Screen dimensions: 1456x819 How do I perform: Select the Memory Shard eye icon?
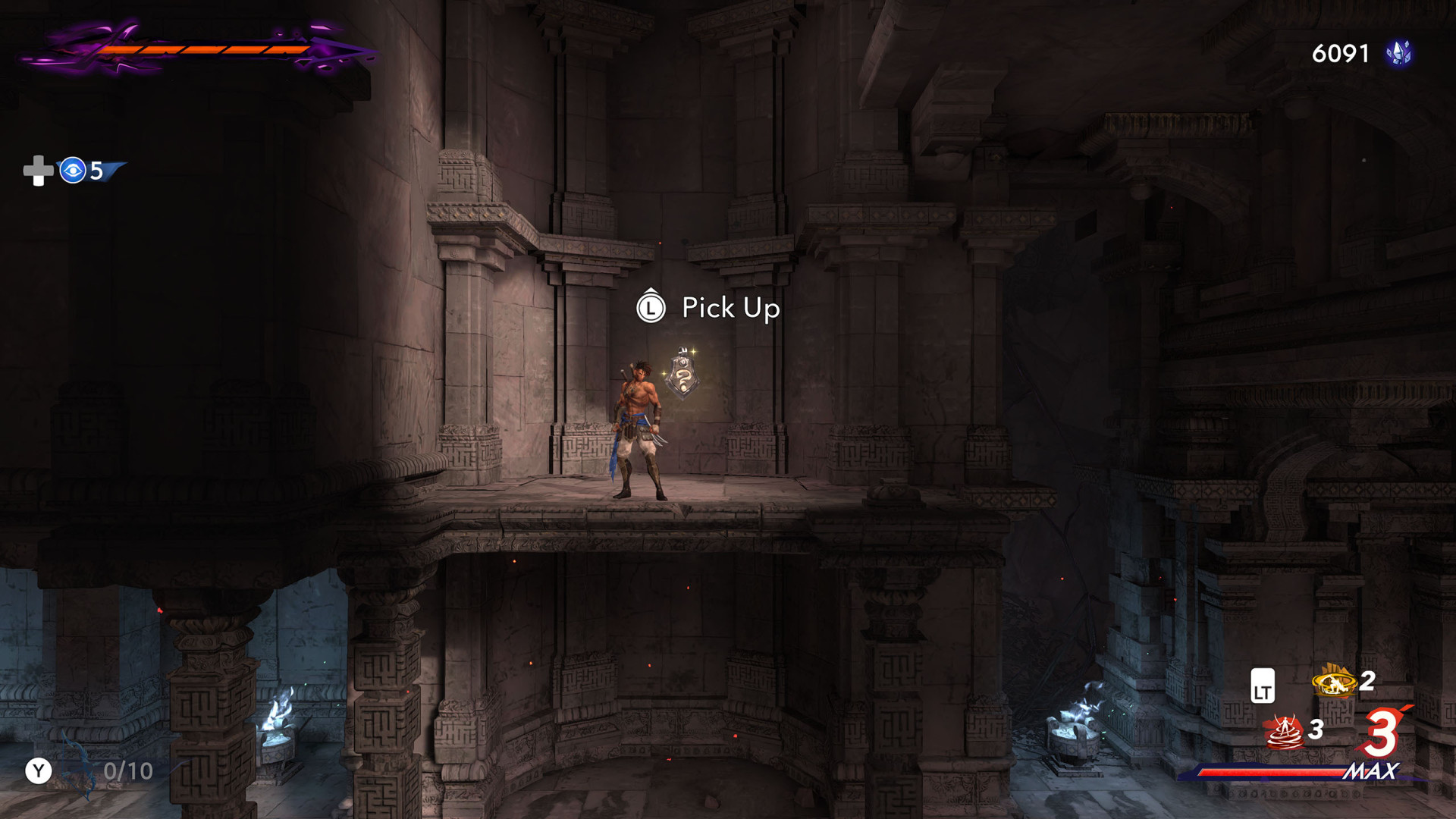coord(73,171)
